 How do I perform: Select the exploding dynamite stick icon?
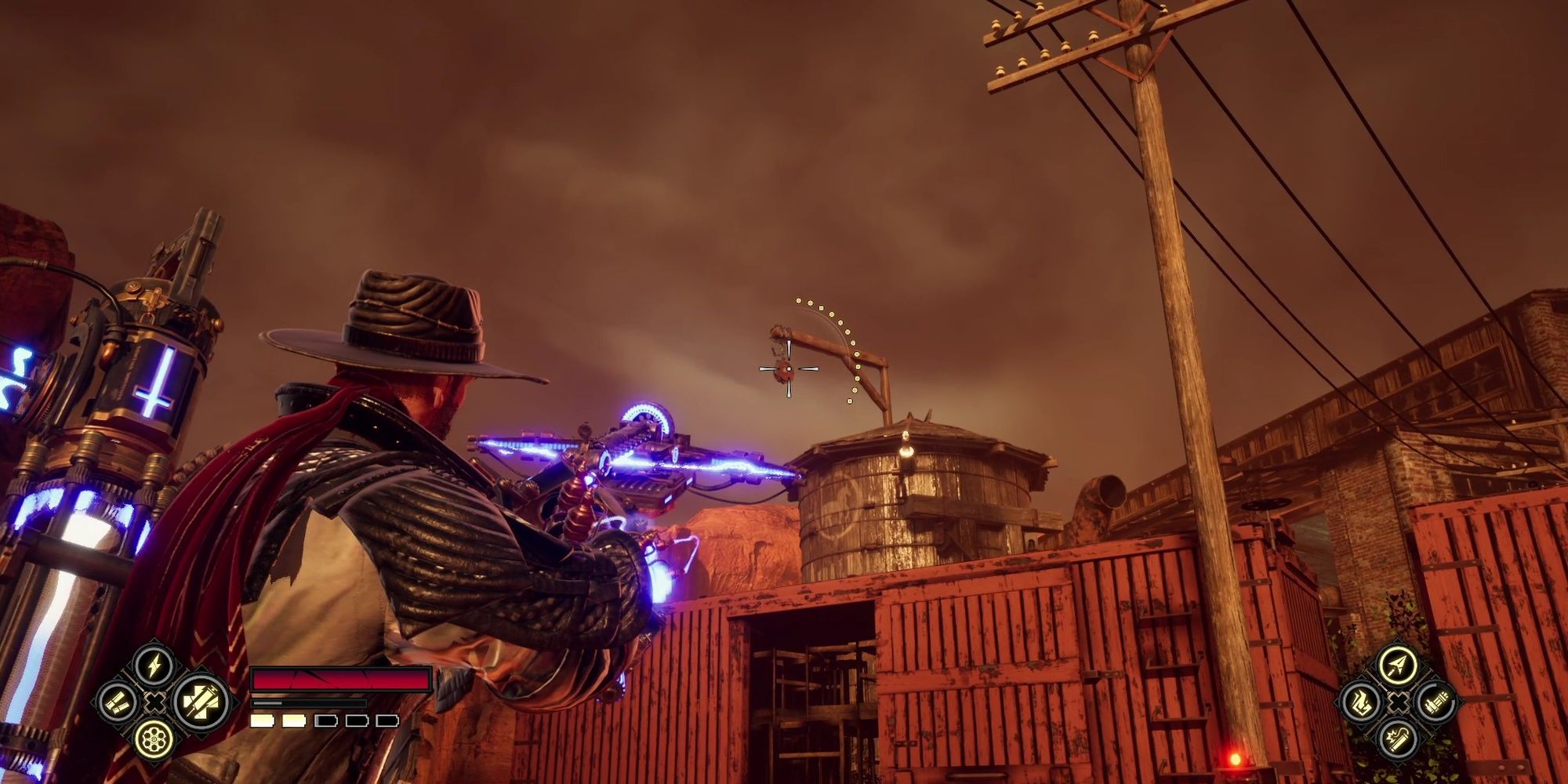tap(1397, 739)
